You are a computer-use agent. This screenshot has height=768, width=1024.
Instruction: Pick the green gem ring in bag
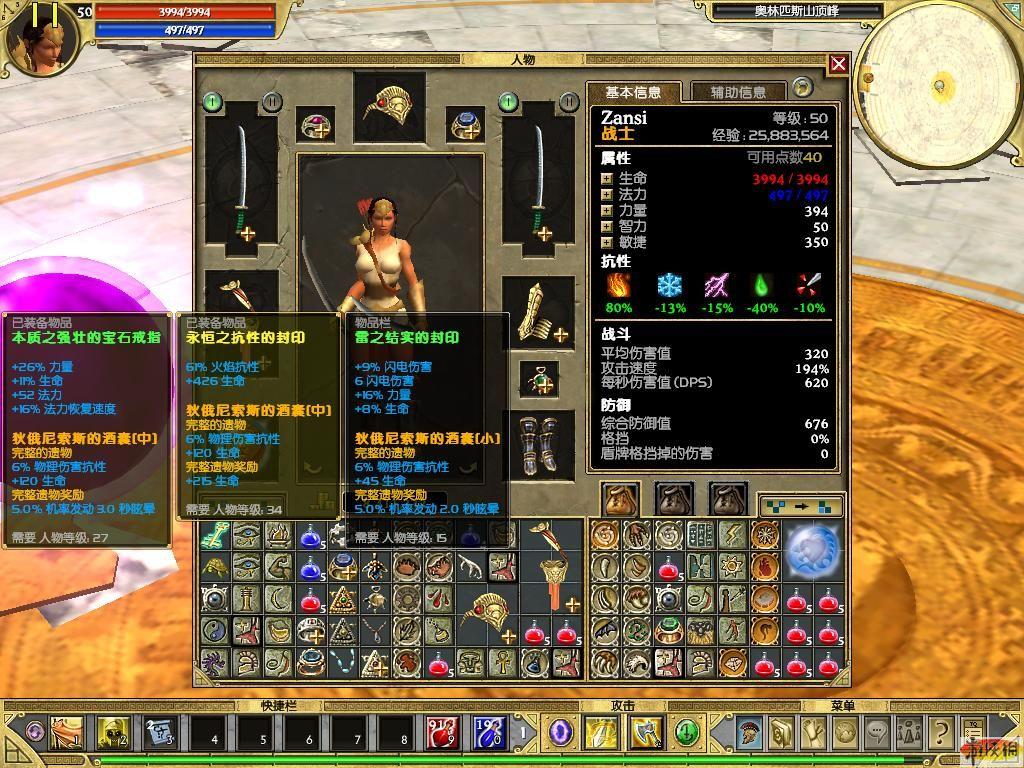(x=670, y=631)
